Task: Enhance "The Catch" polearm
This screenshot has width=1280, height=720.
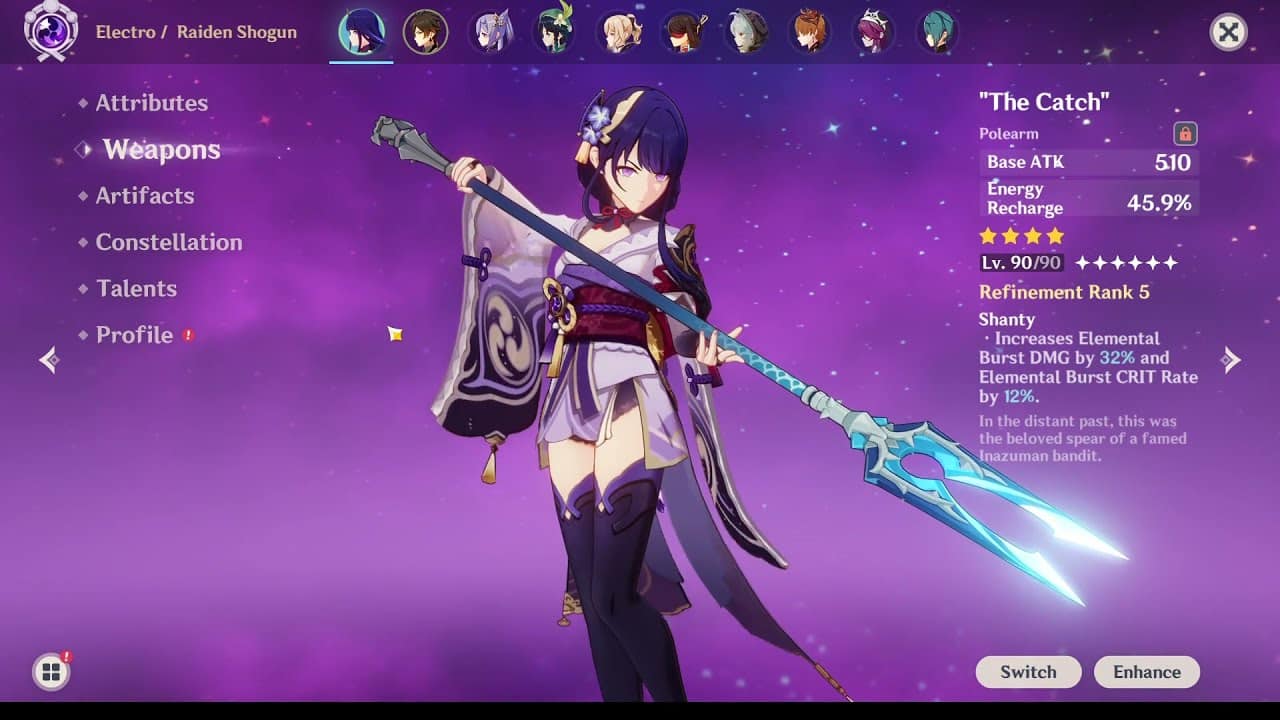Action: [1147, 672]
